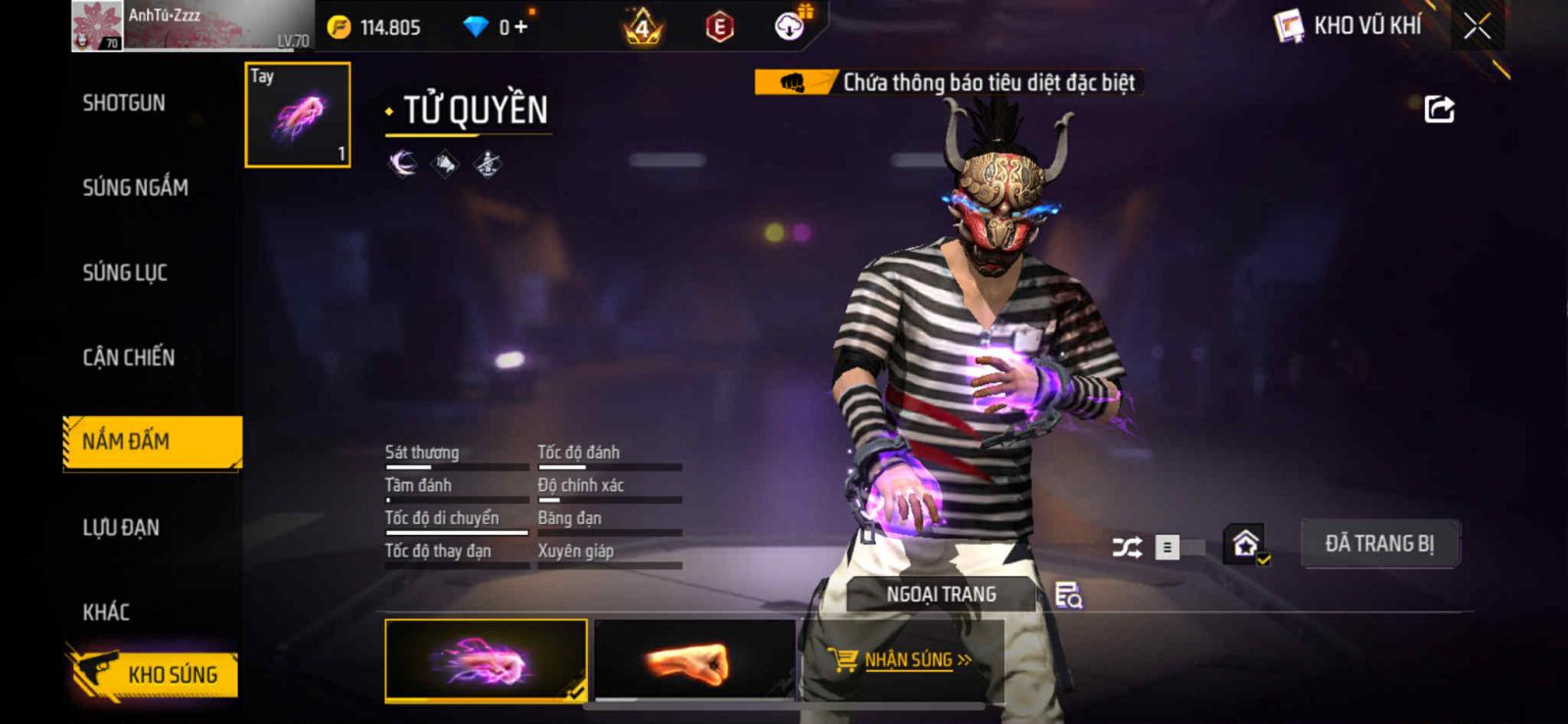The image size is (1568, 724).
Task: Switch to the SHOTGUN weapon category
Action: tap(124, 103)
